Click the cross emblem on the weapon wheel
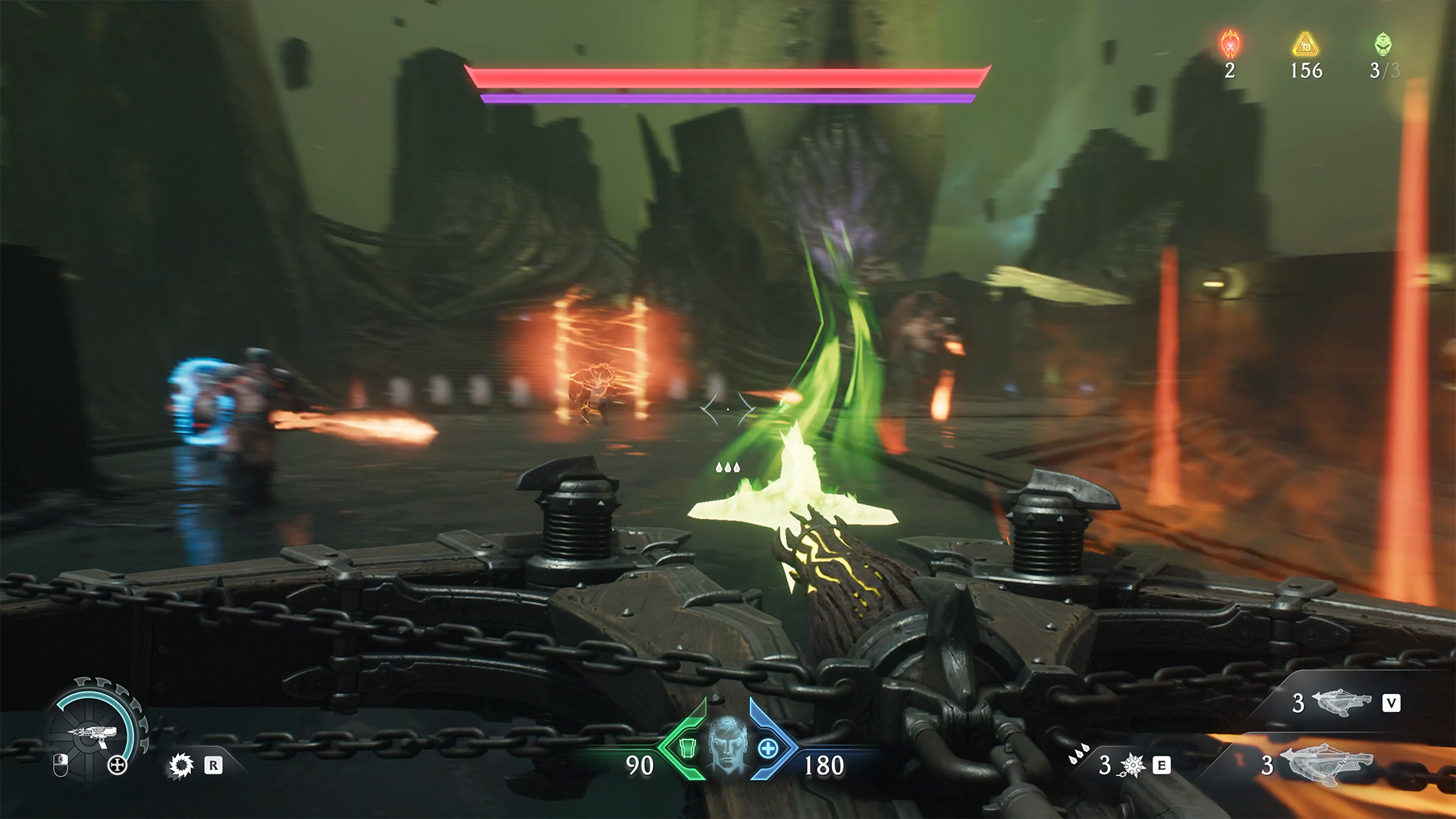Image resolution: width=1456 pixels, height=819 pixels. [x=118, y=765]
